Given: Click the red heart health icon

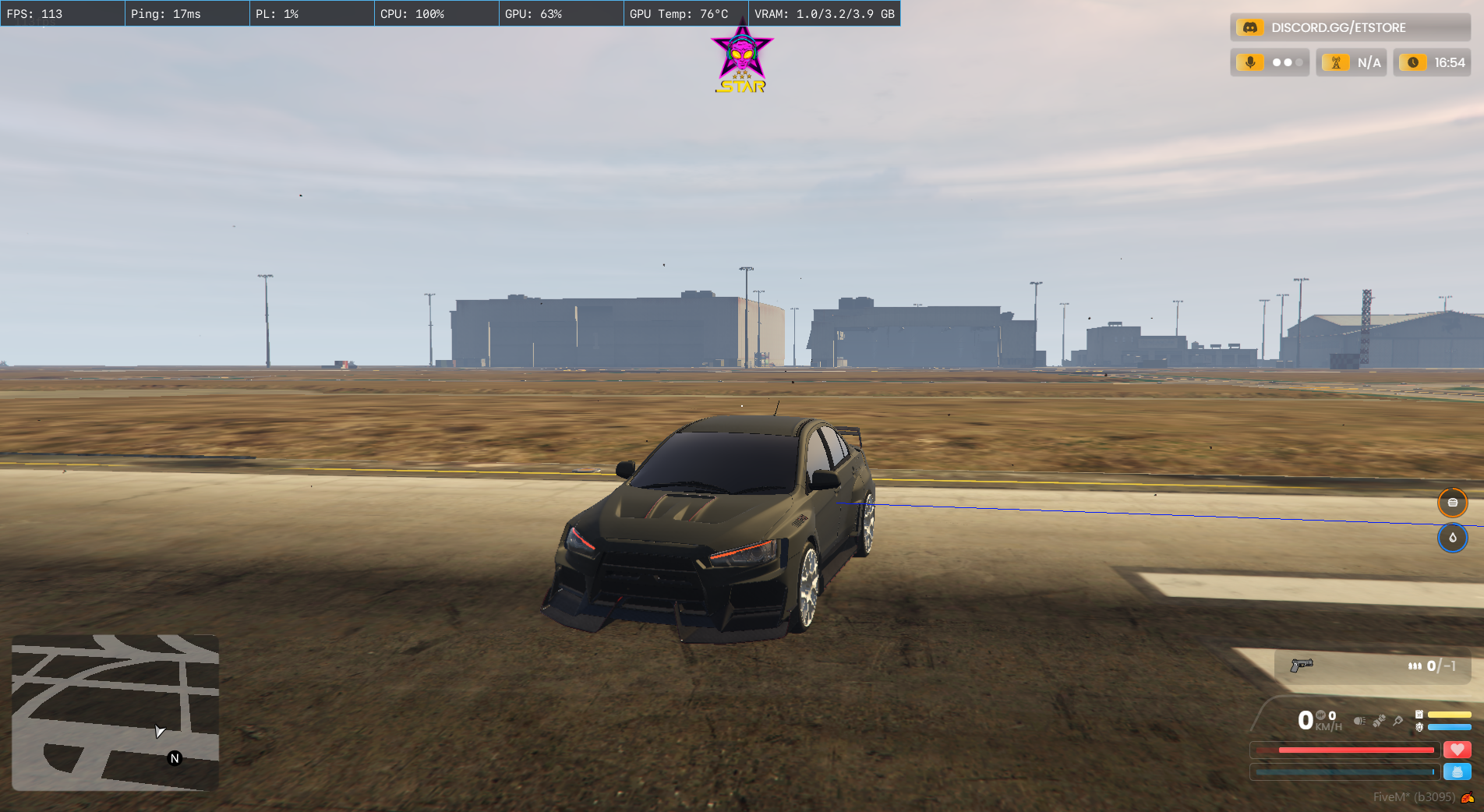Looking at the screenshot, I should pyautogui.click(x=1457, y=750).
